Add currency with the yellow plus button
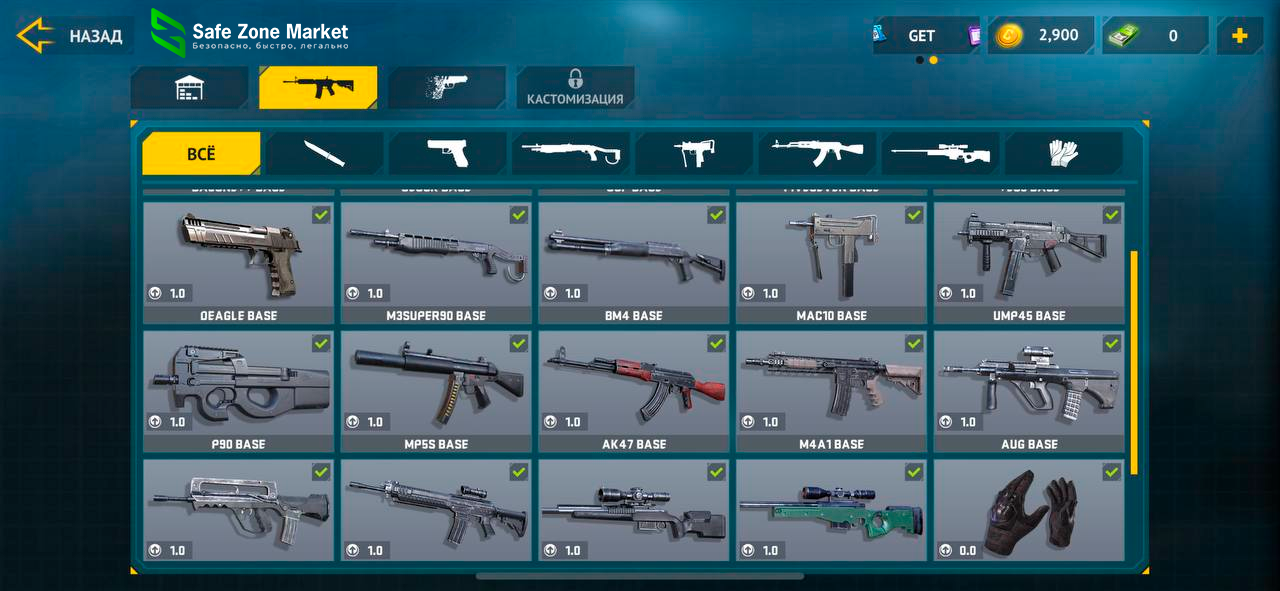 (1240, 36)
